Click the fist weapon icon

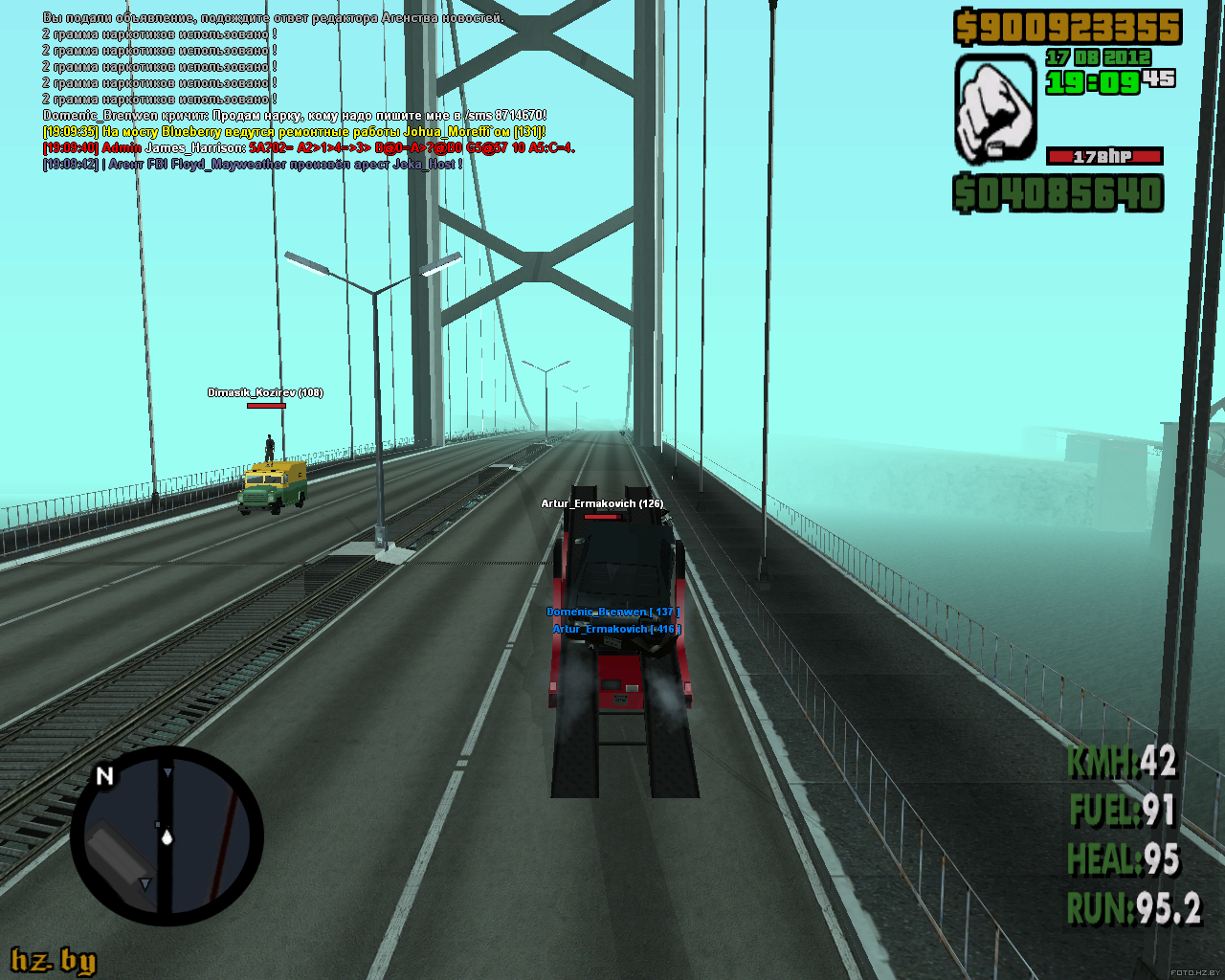[x=995, y=108]
